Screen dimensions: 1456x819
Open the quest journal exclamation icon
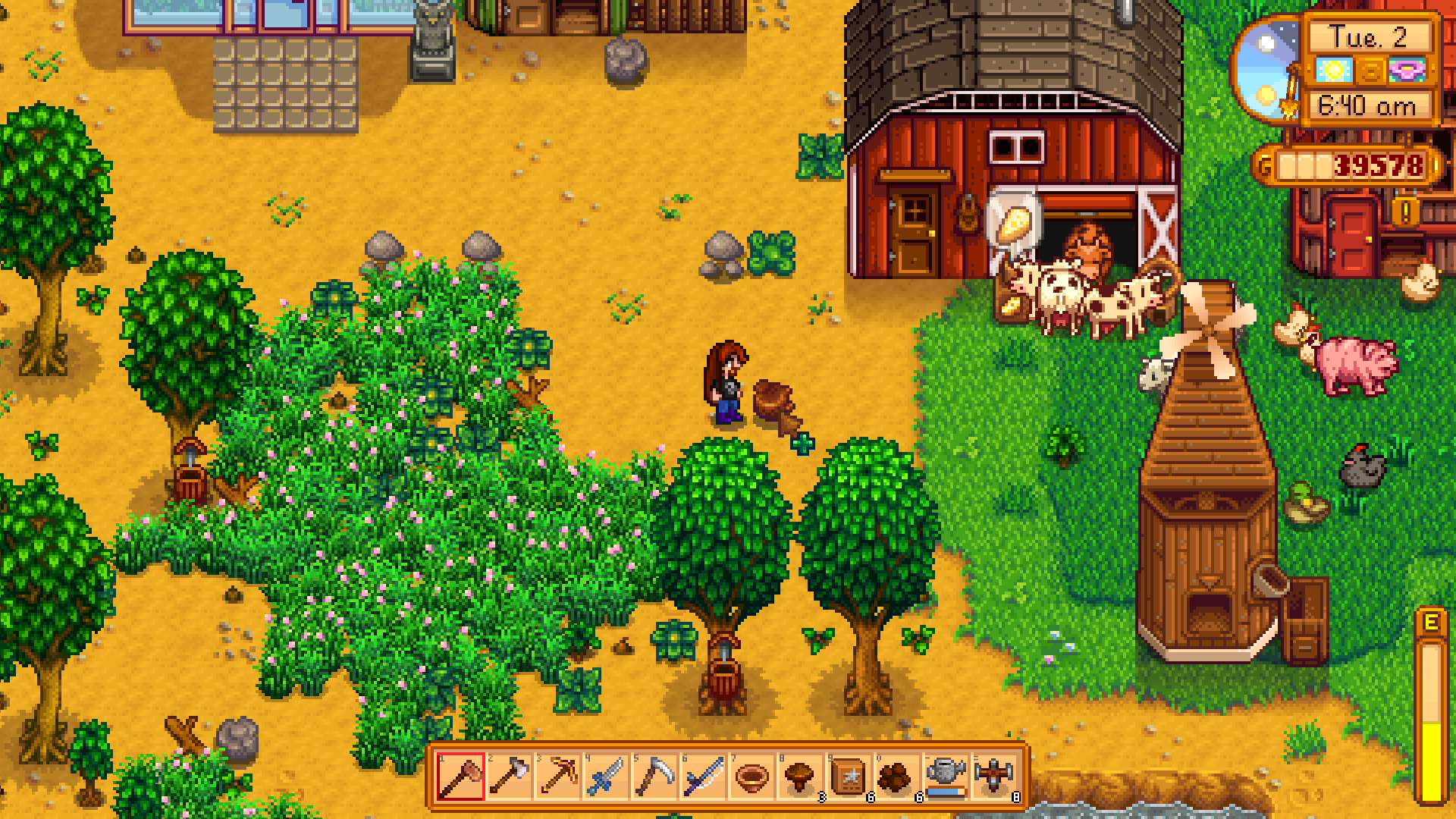click(1405, 212)
